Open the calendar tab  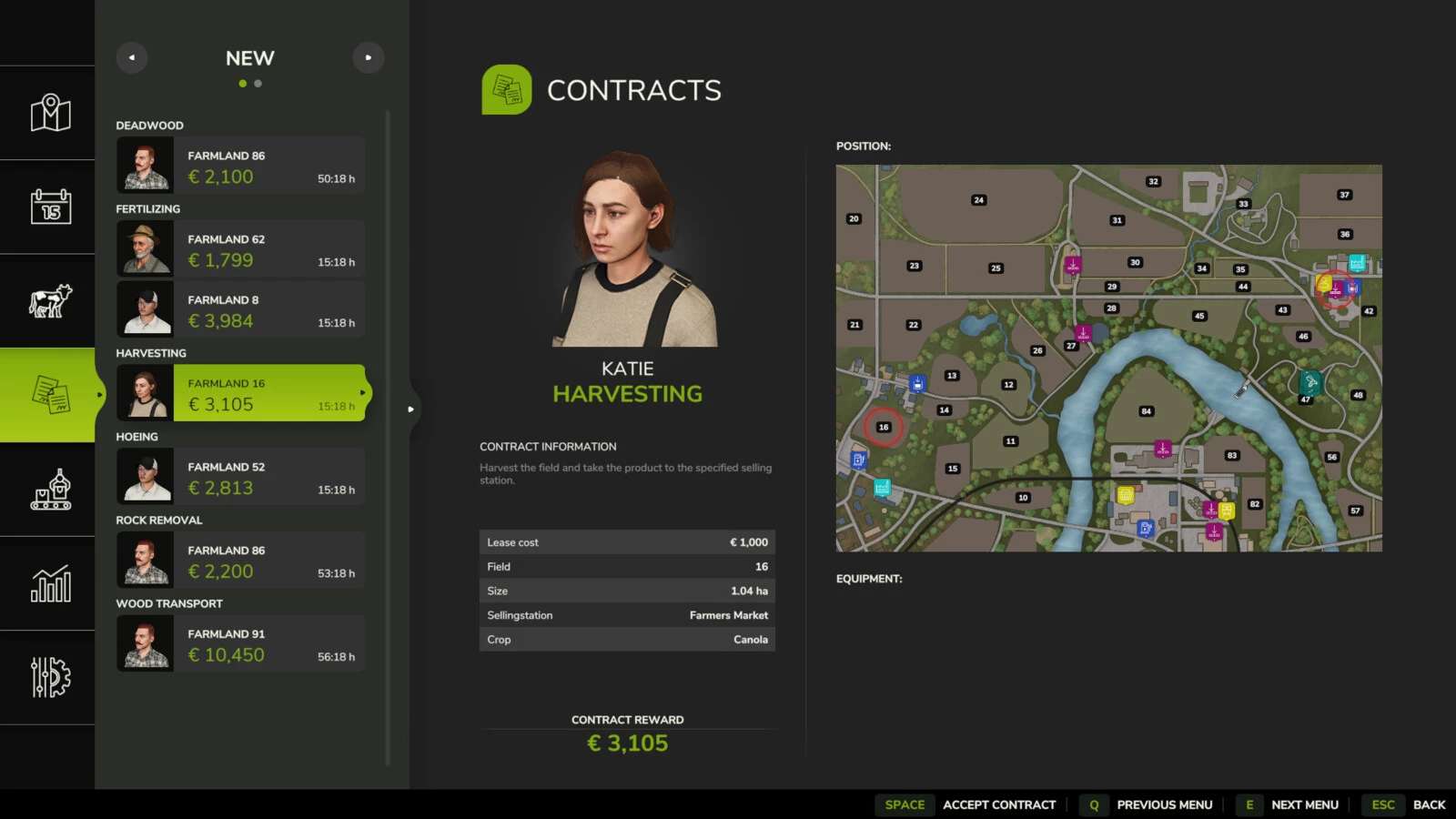[50, 207]
